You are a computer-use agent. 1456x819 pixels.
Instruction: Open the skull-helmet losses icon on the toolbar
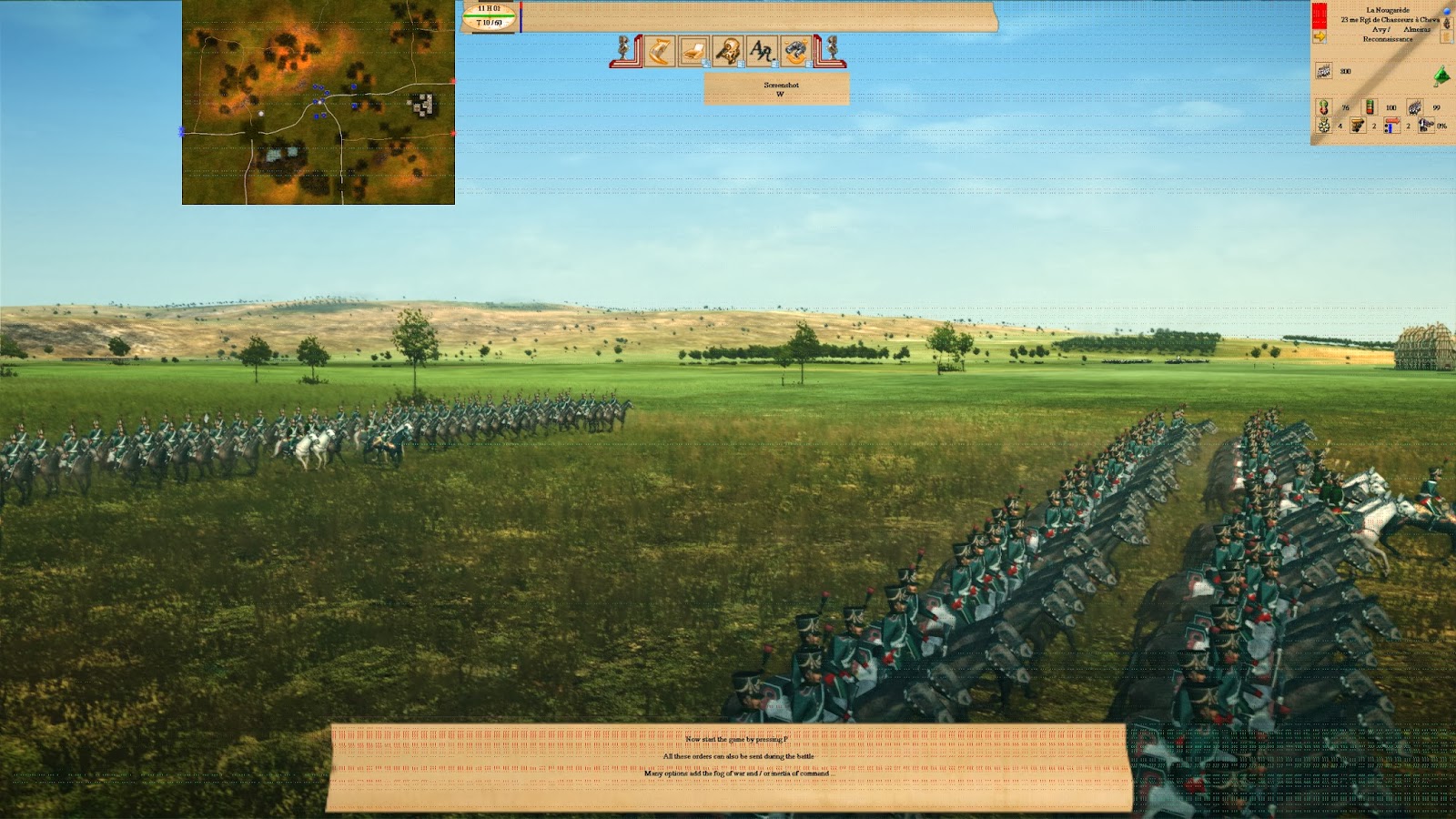(x=726, y=48)
